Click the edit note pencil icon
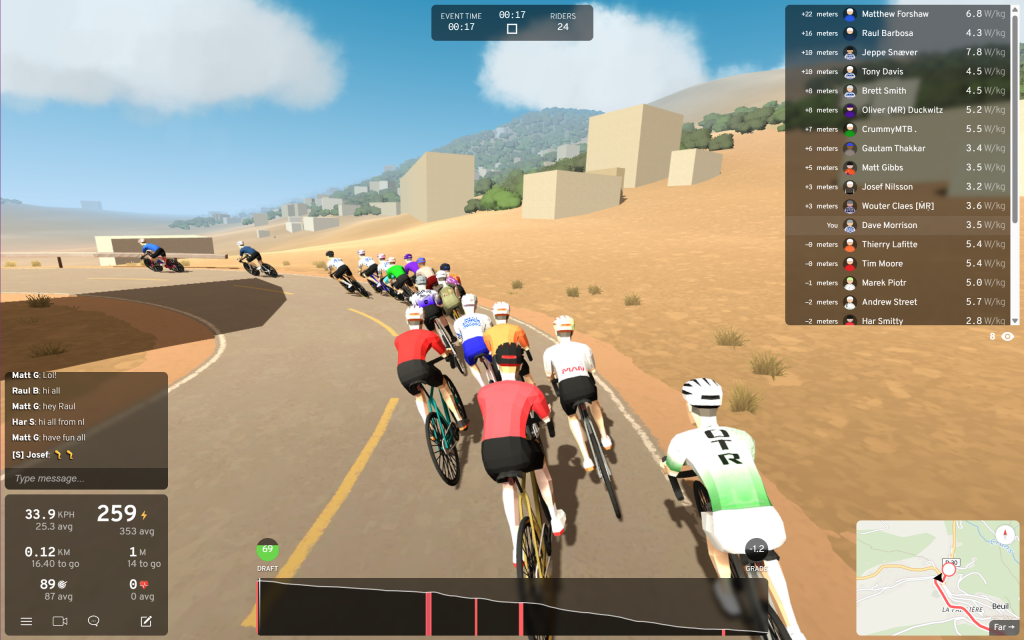Image resolution: width=1024 pixels, height=640 pixels. [146, 621]
